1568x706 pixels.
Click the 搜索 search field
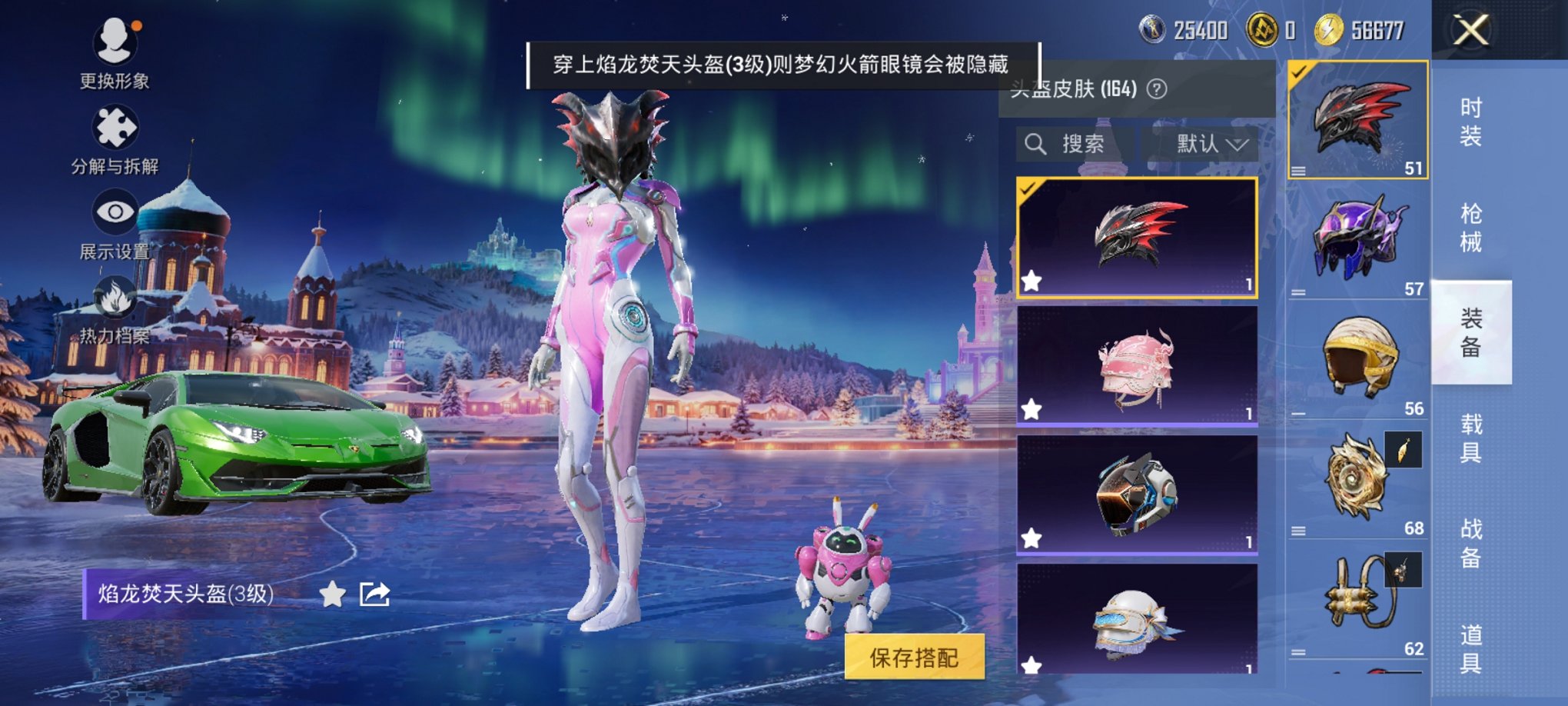coord(1084,145)
